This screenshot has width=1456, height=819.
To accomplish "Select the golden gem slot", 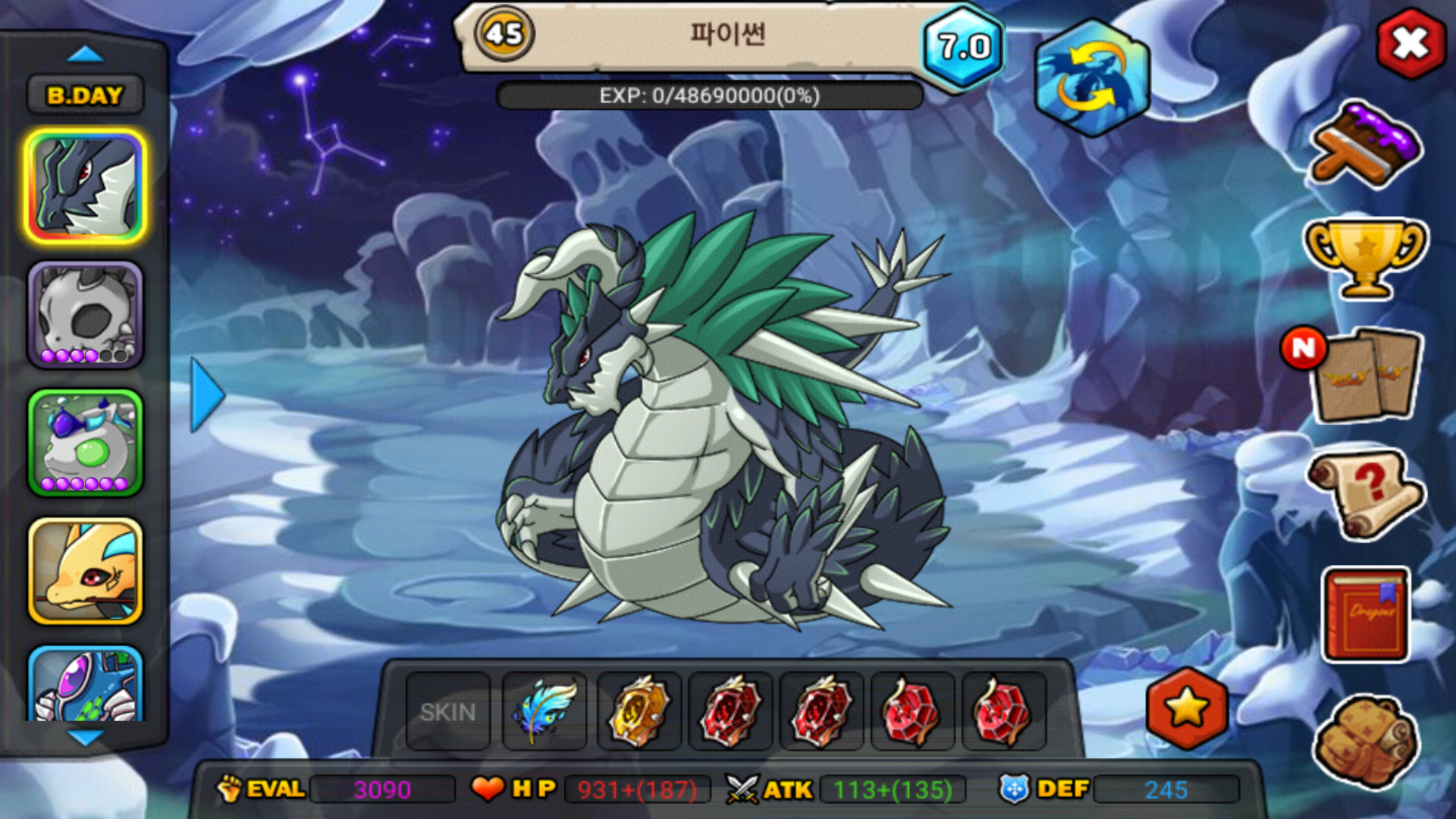I will pyautogui.click(x=639, y=711).
